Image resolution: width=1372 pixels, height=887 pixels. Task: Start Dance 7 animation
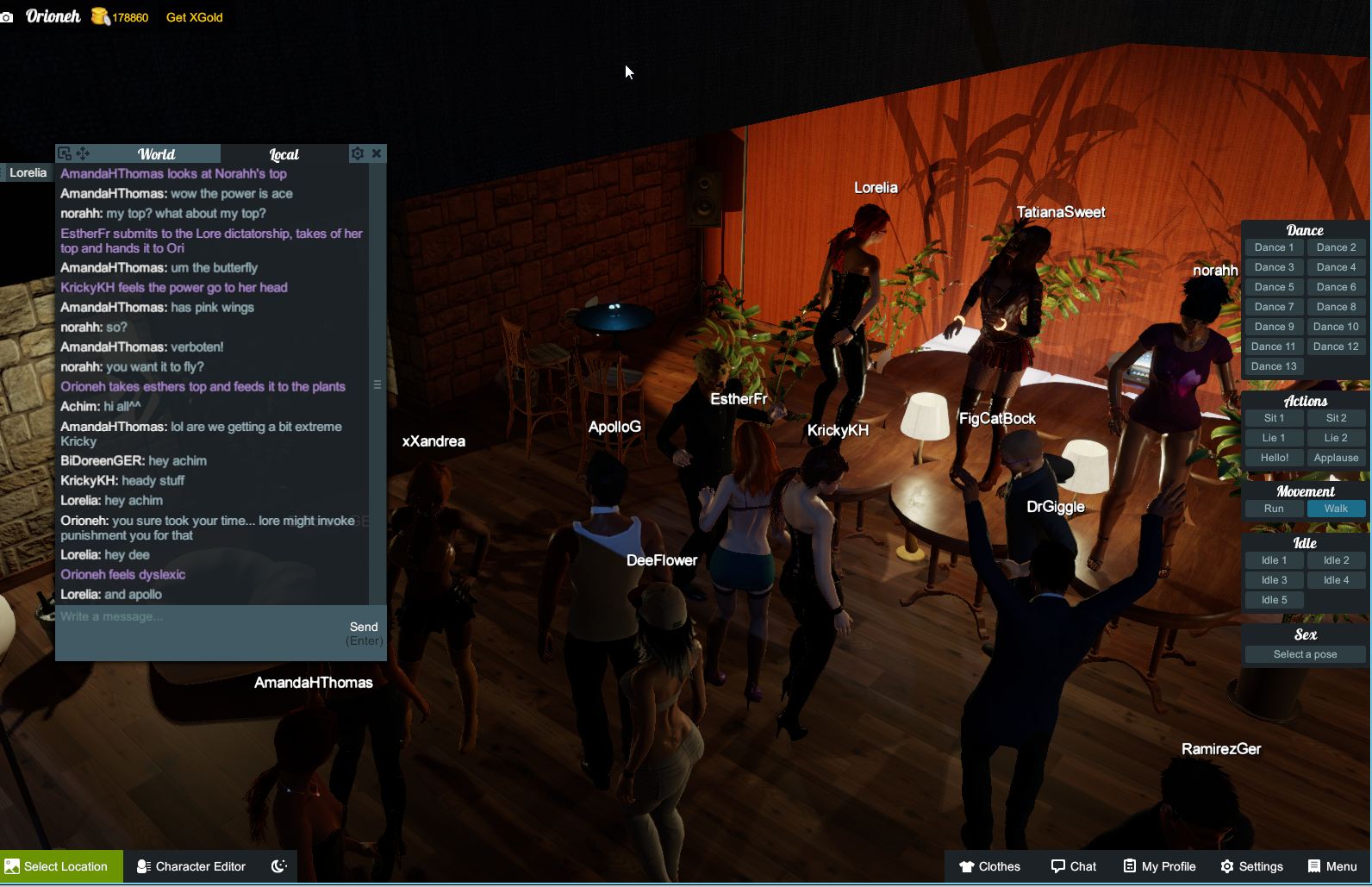1273,306
